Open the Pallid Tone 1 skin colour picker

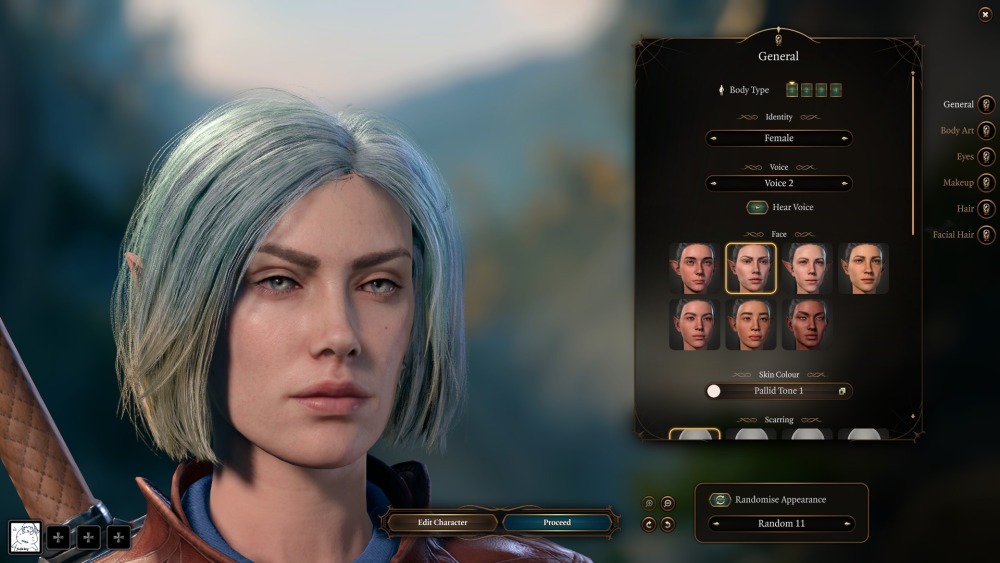tap(843, 391)
